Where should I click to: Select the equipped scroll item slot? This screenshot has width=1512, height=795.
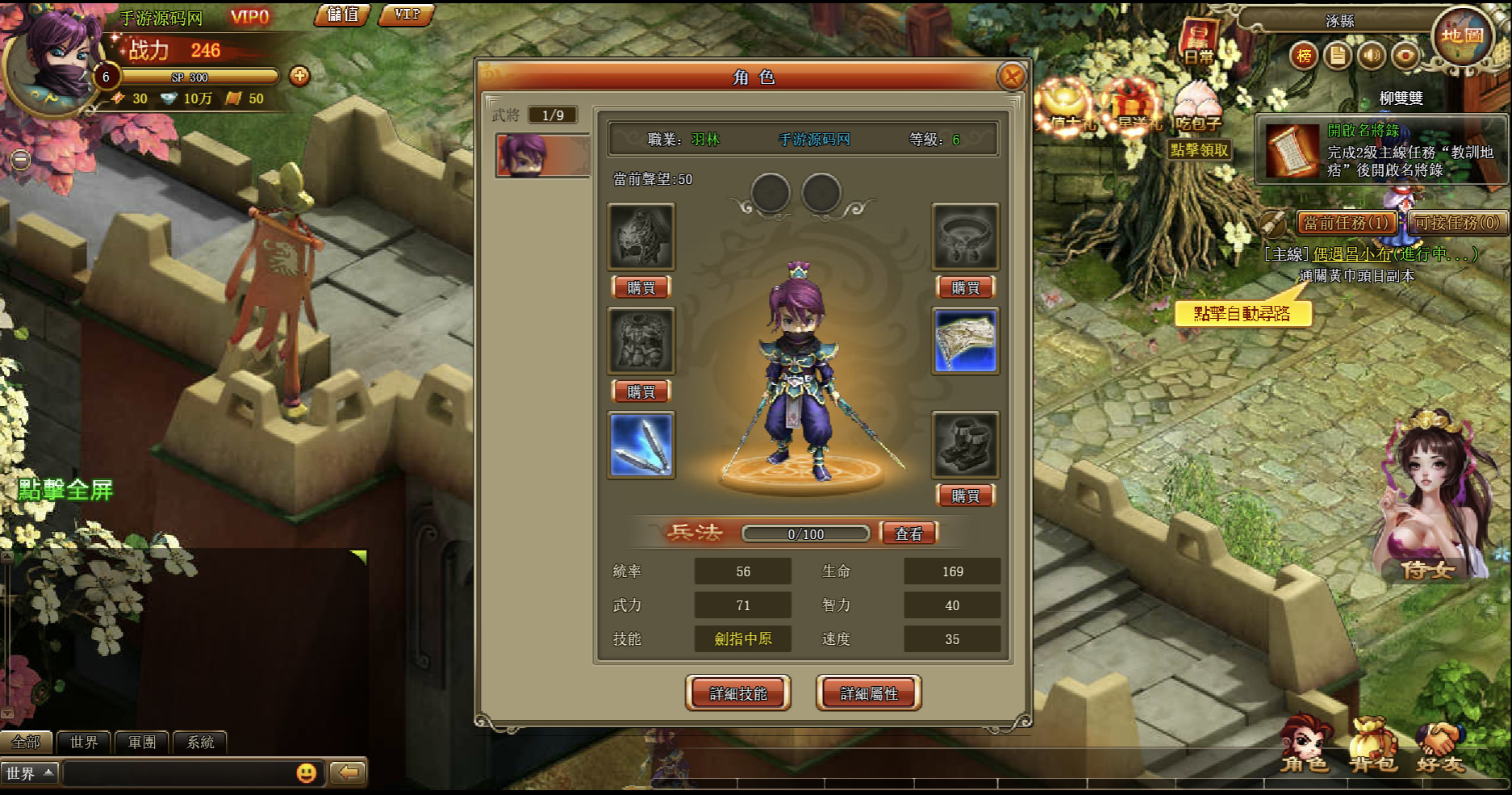965,341
